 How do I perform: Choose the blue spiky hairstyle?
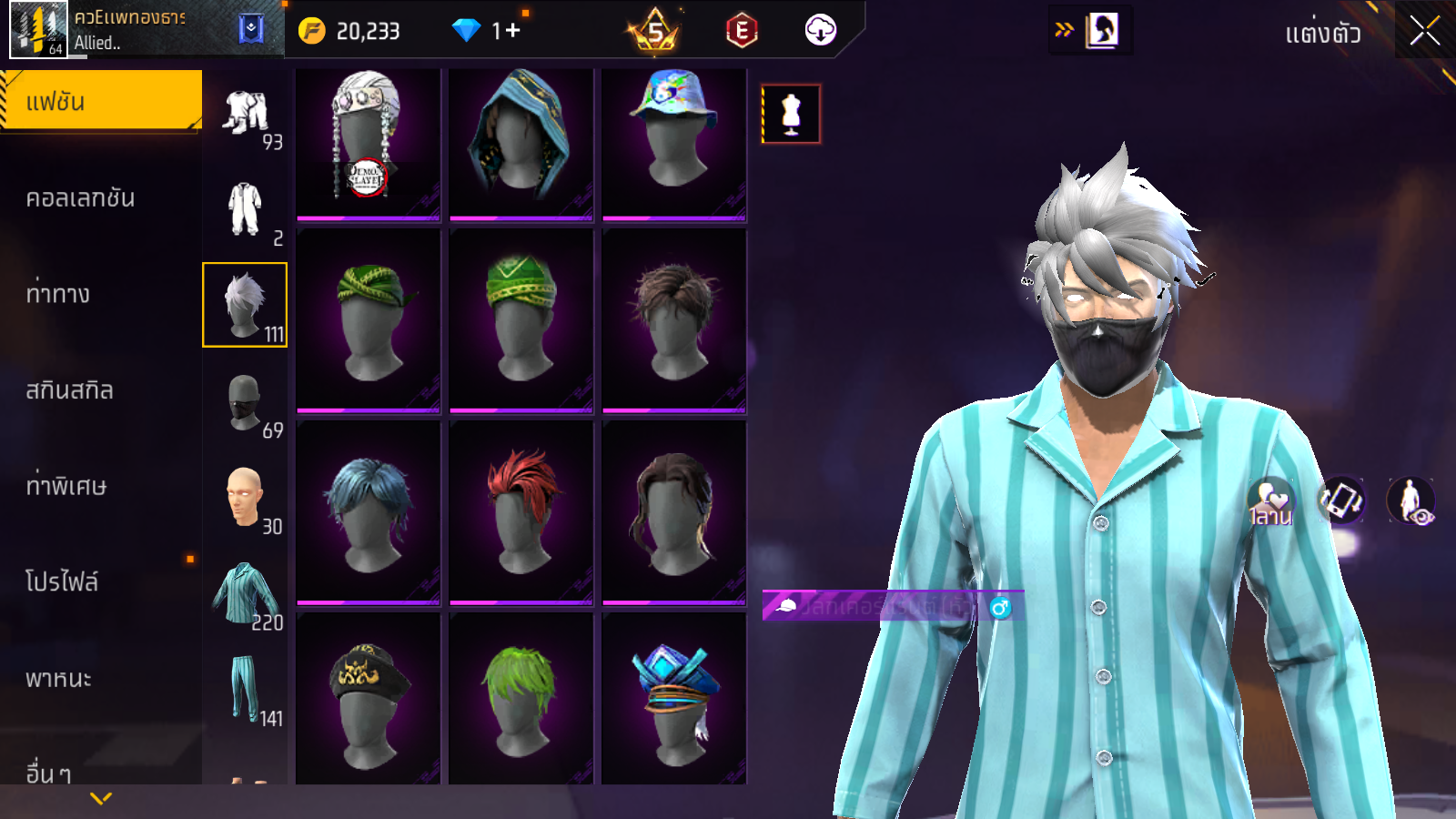coord(368,511)
